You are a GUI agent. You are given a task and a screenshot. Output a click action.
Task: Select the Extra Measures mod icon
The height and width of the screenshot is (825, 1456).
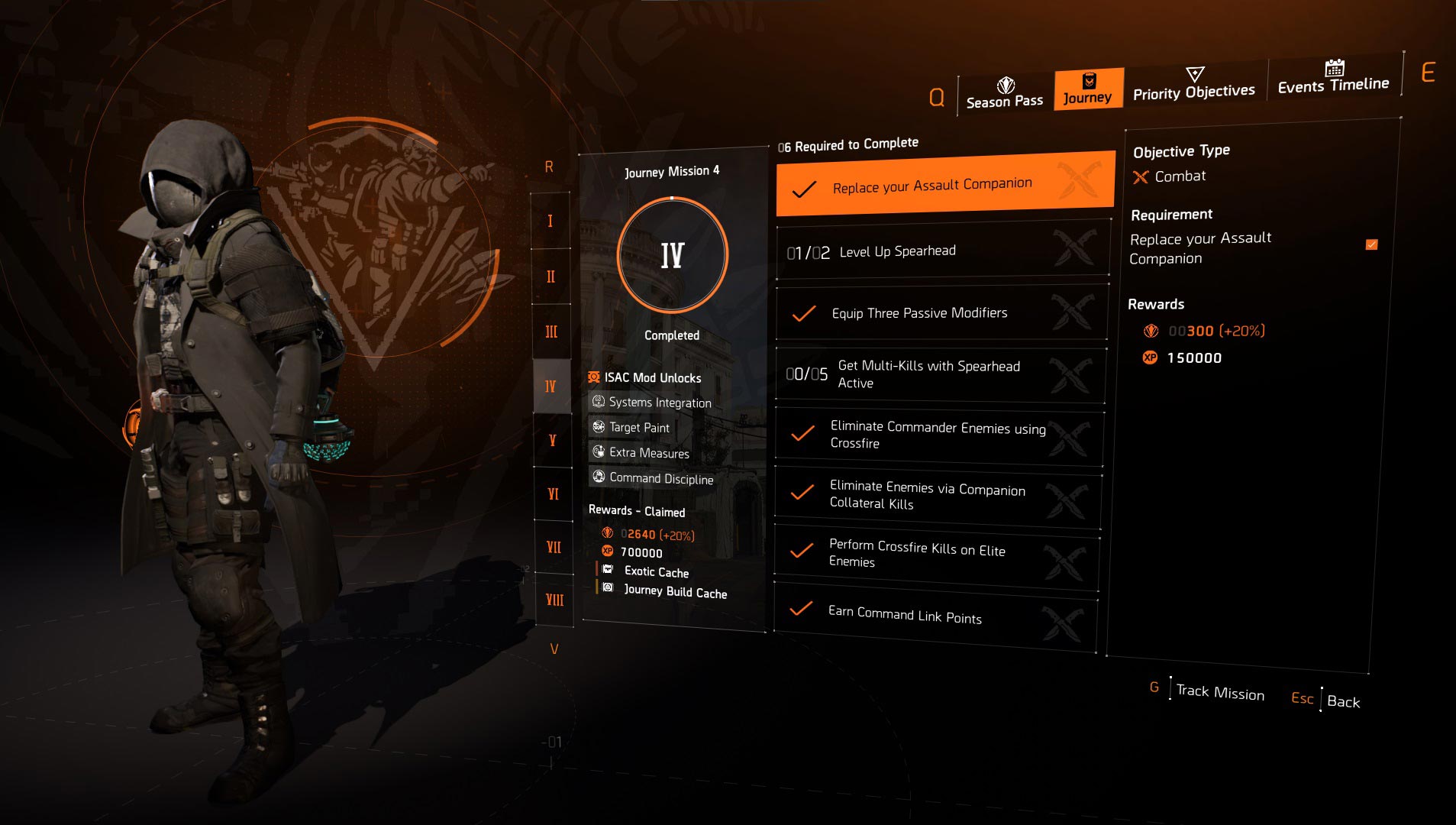pos(599,453)
